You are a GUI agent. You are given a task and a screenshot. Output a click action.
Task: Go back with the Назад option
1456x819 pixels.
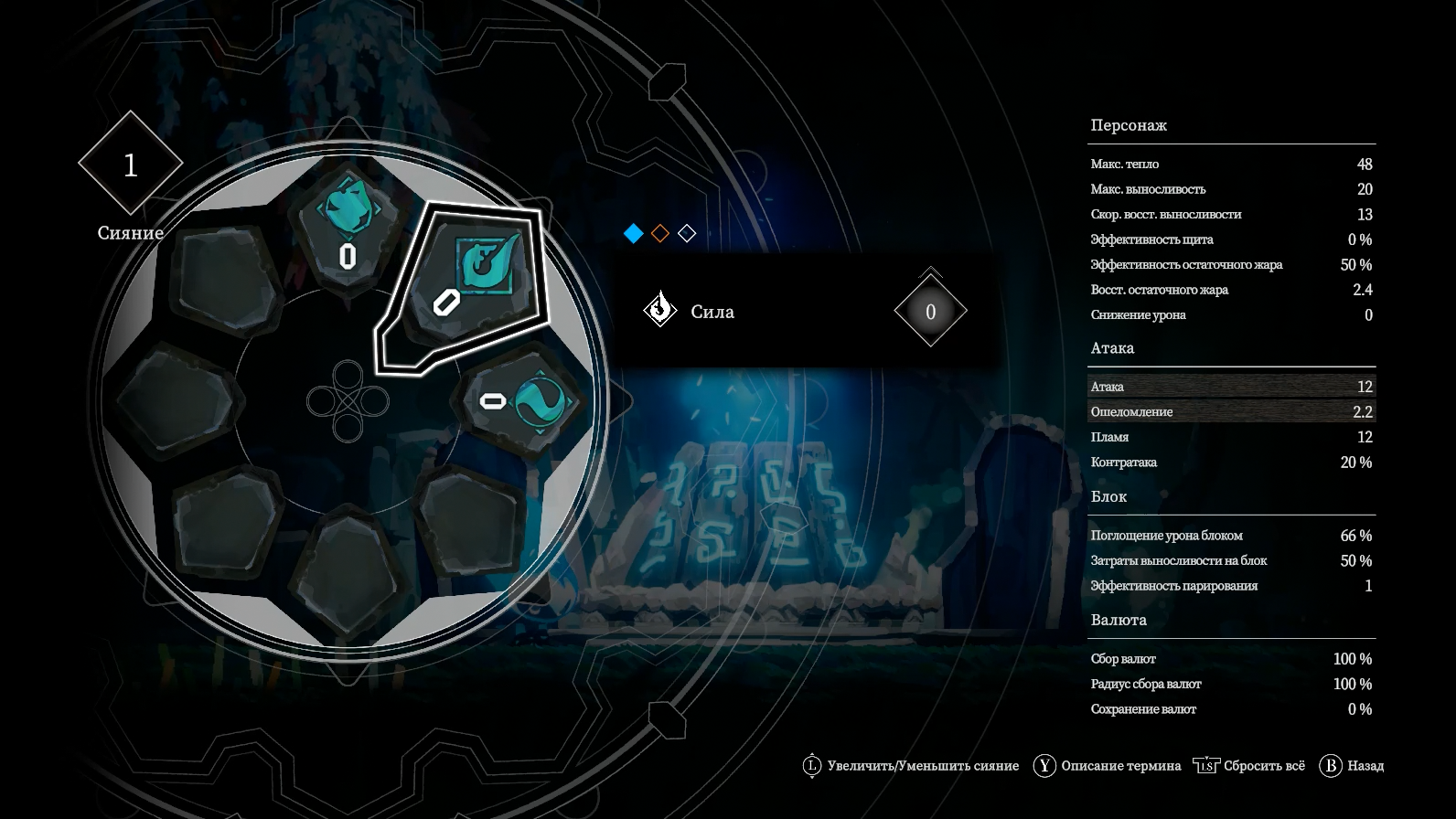point(1352,766)
